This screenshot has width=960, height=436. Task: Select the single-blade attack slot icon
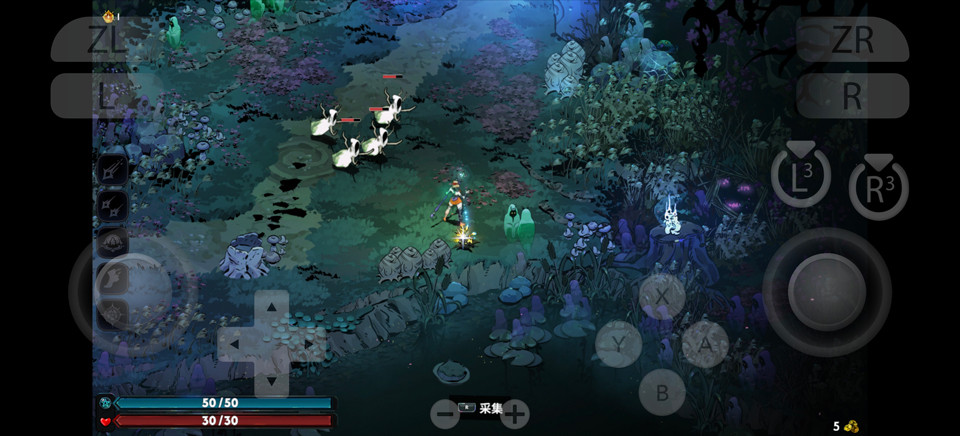tap(112, 170)
